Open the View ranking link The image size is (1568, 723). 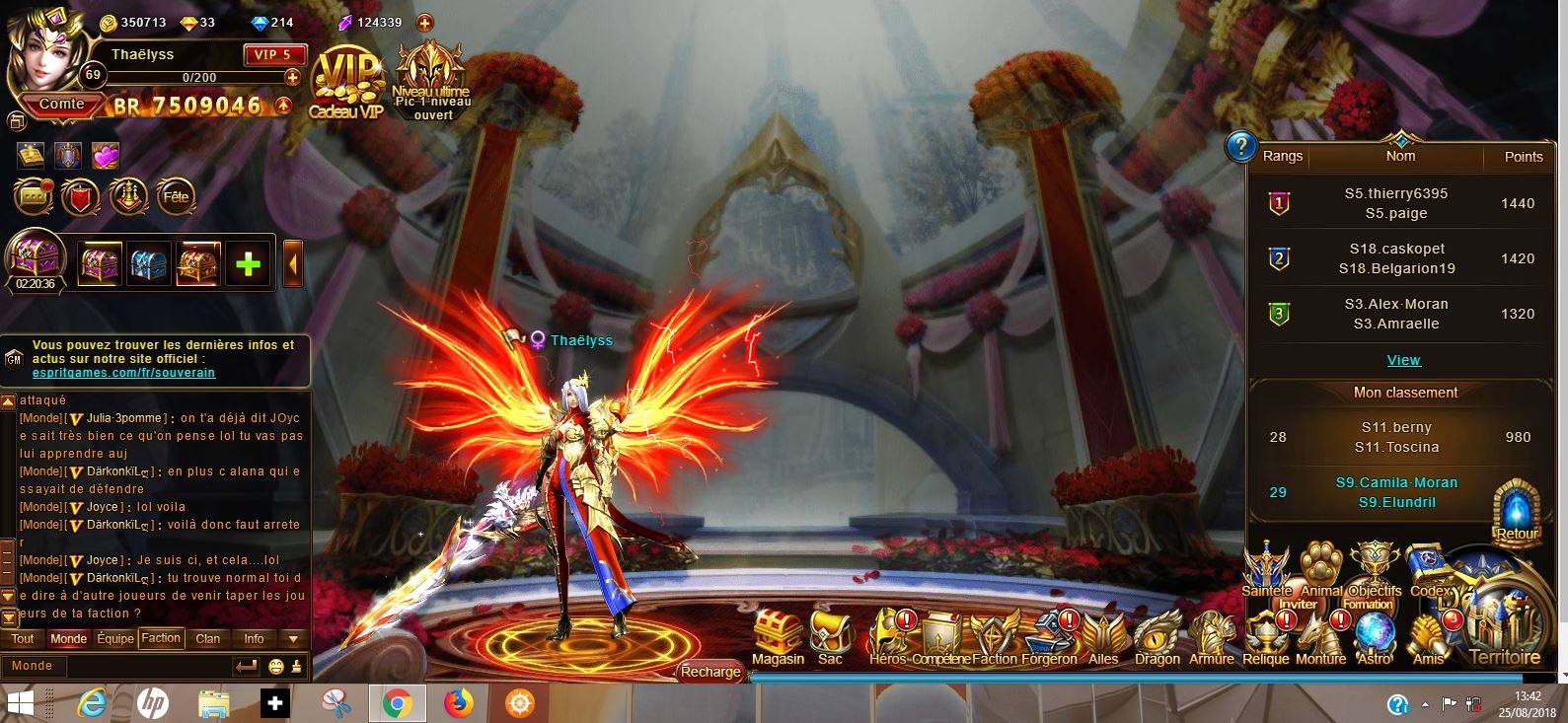[x=1403, y=360]
